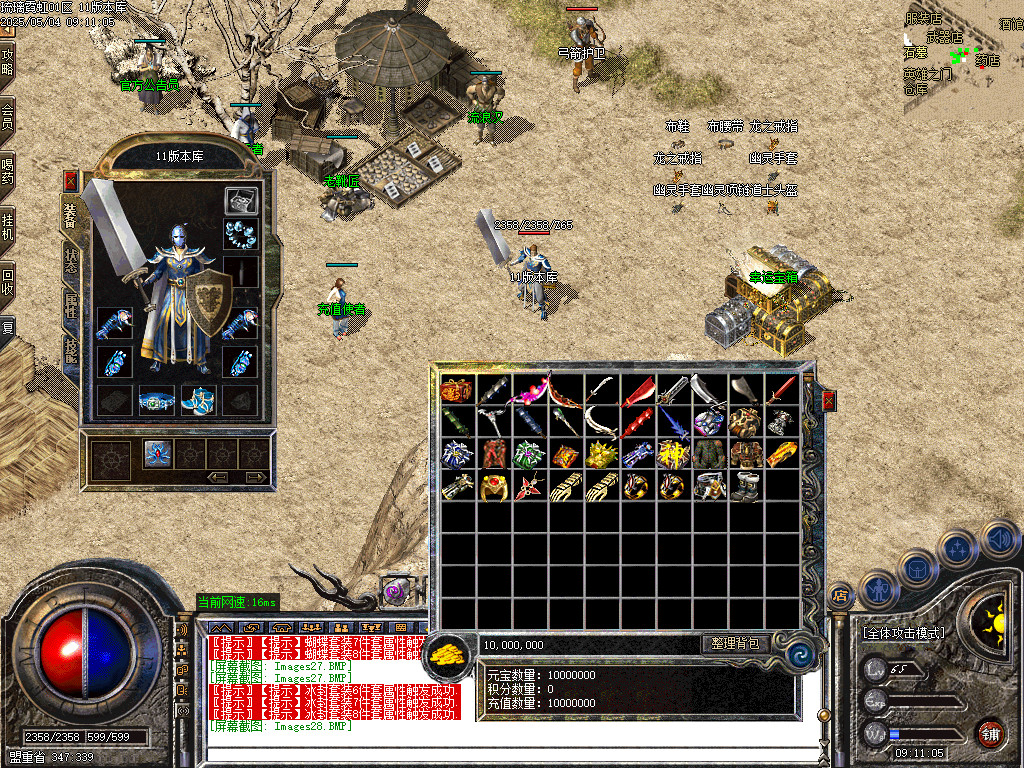Pick the golden 神 emblem item
Image resolution: width=1024 pixels, height=768 pixels.
pyautogui.click(x=673, y=454)
